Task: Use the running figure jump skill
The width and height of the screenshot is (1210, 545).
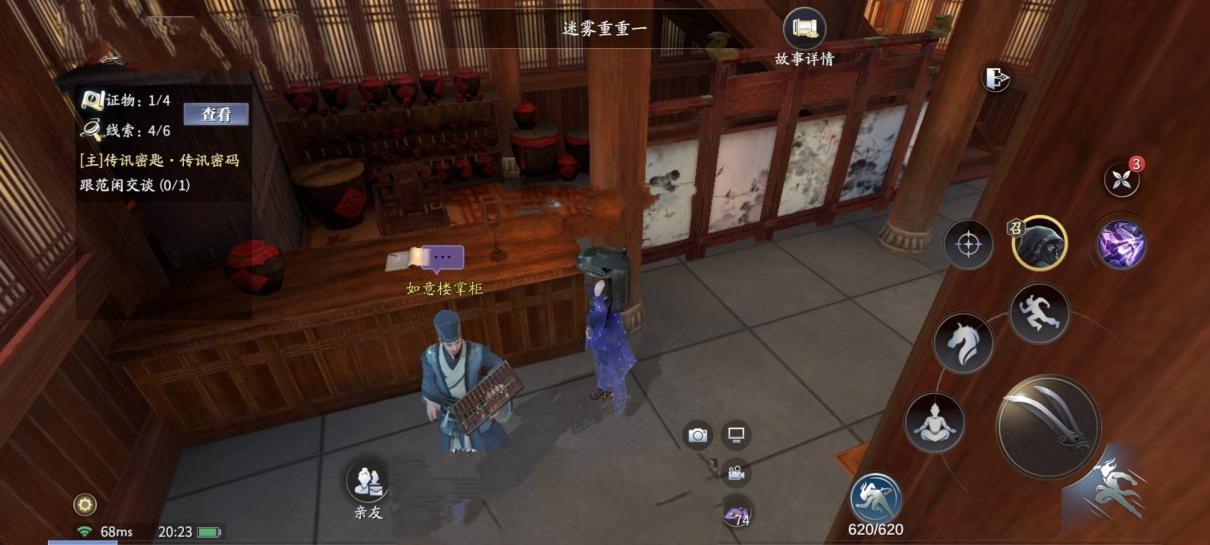Action: (x=1039, y=313)
